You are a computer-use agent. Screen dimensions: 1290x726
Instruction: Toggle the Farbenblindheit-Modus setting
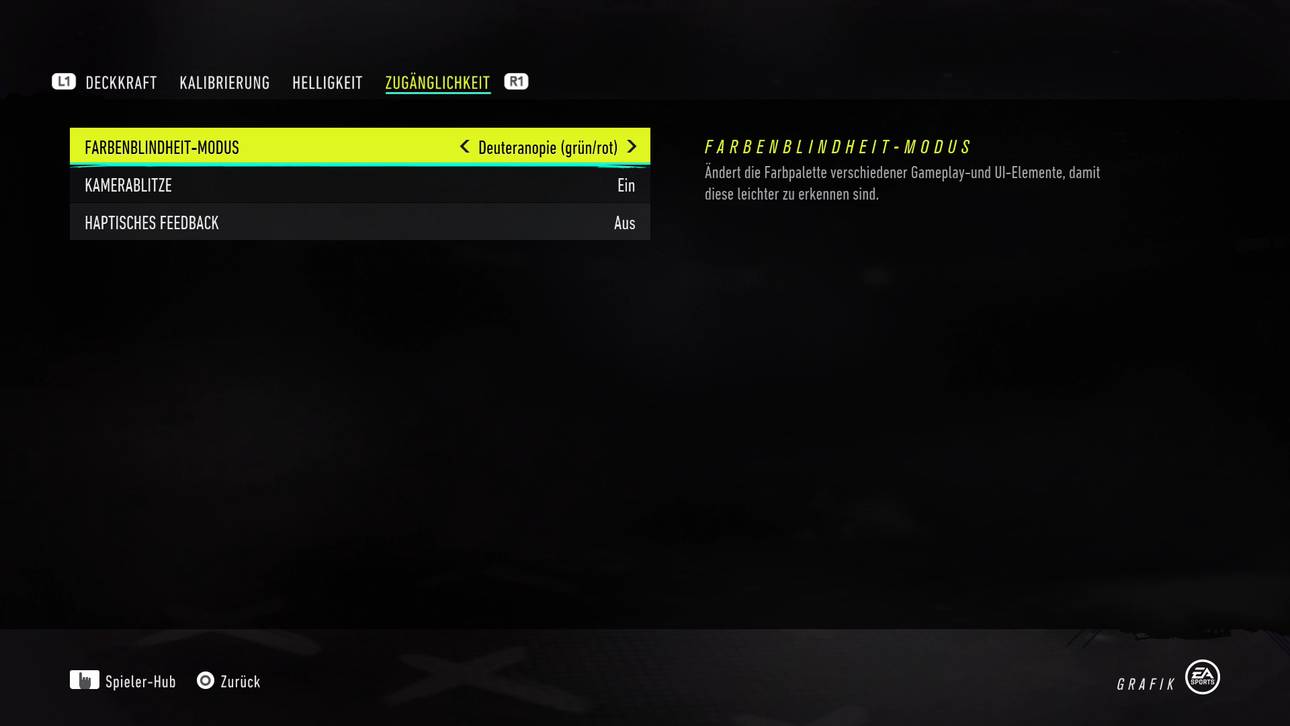[360, 146]
